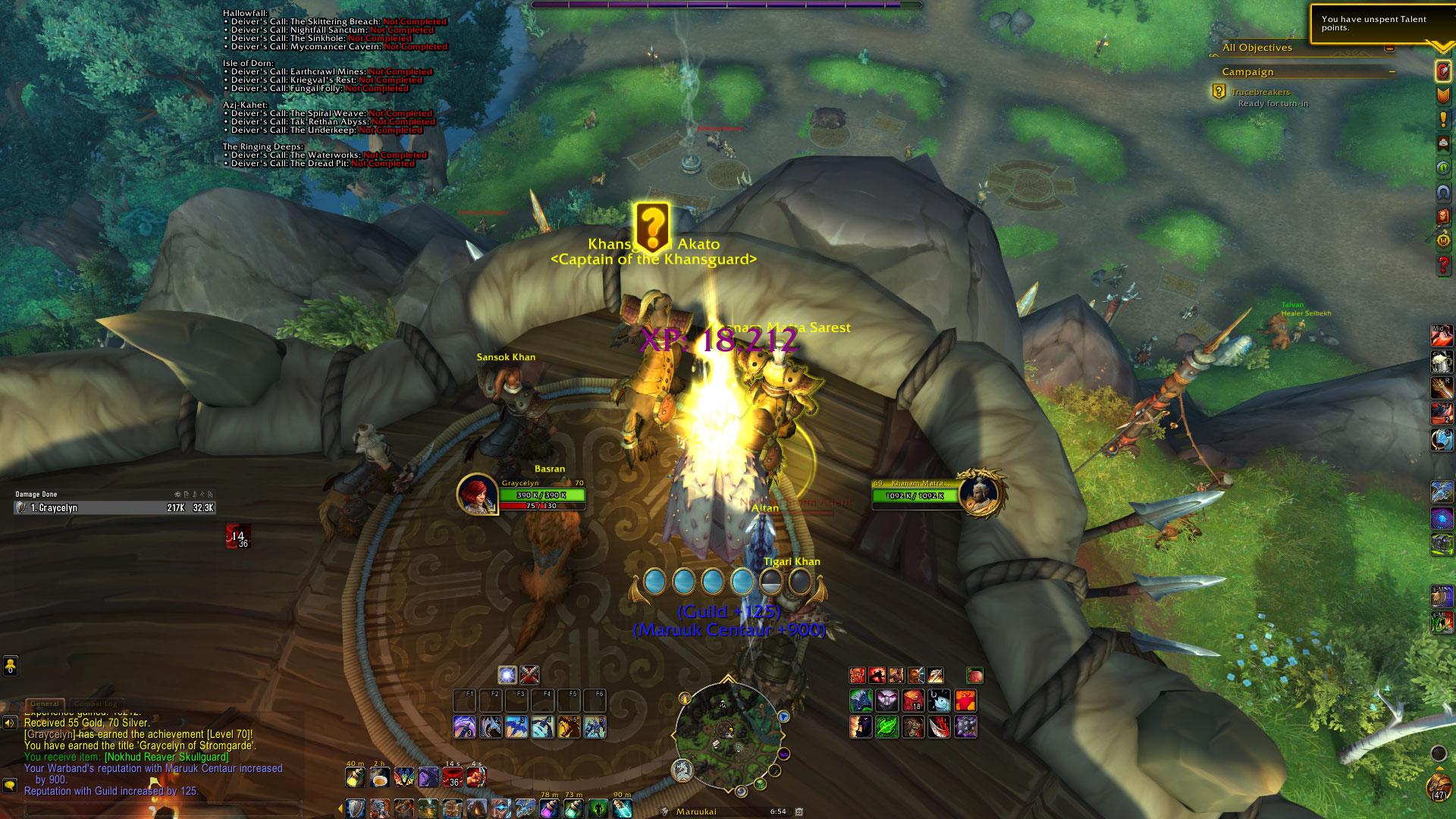This screenshot has width=1456, height=819.
Task: Open the Level 70 achievement link
Action: tap(228, 734)
